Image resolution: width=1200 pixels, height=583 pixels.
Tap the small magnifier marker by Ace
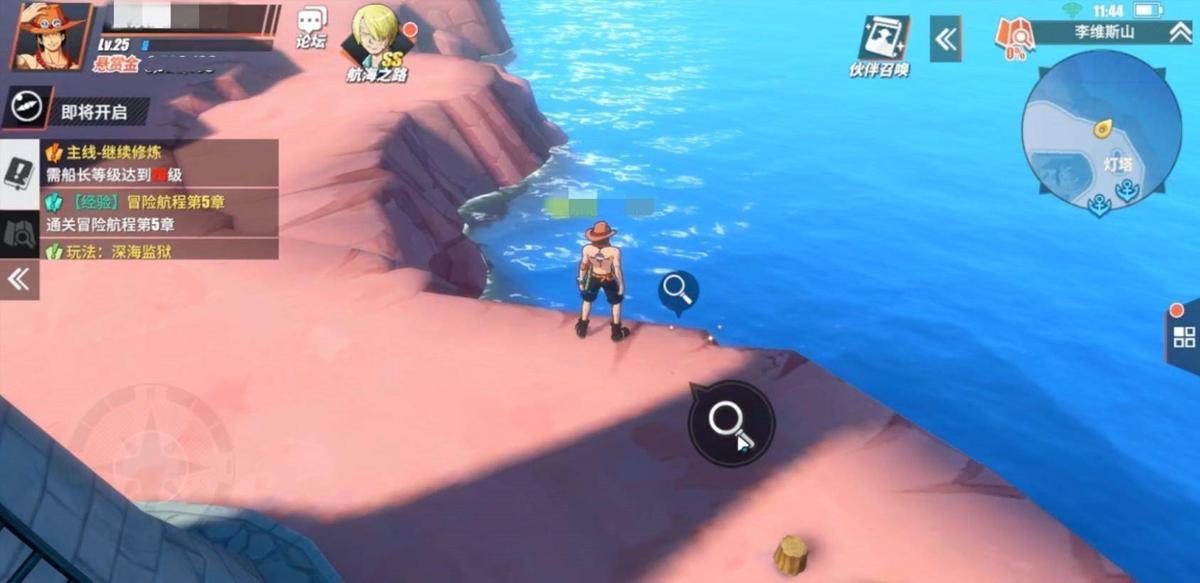pos(678,291)
